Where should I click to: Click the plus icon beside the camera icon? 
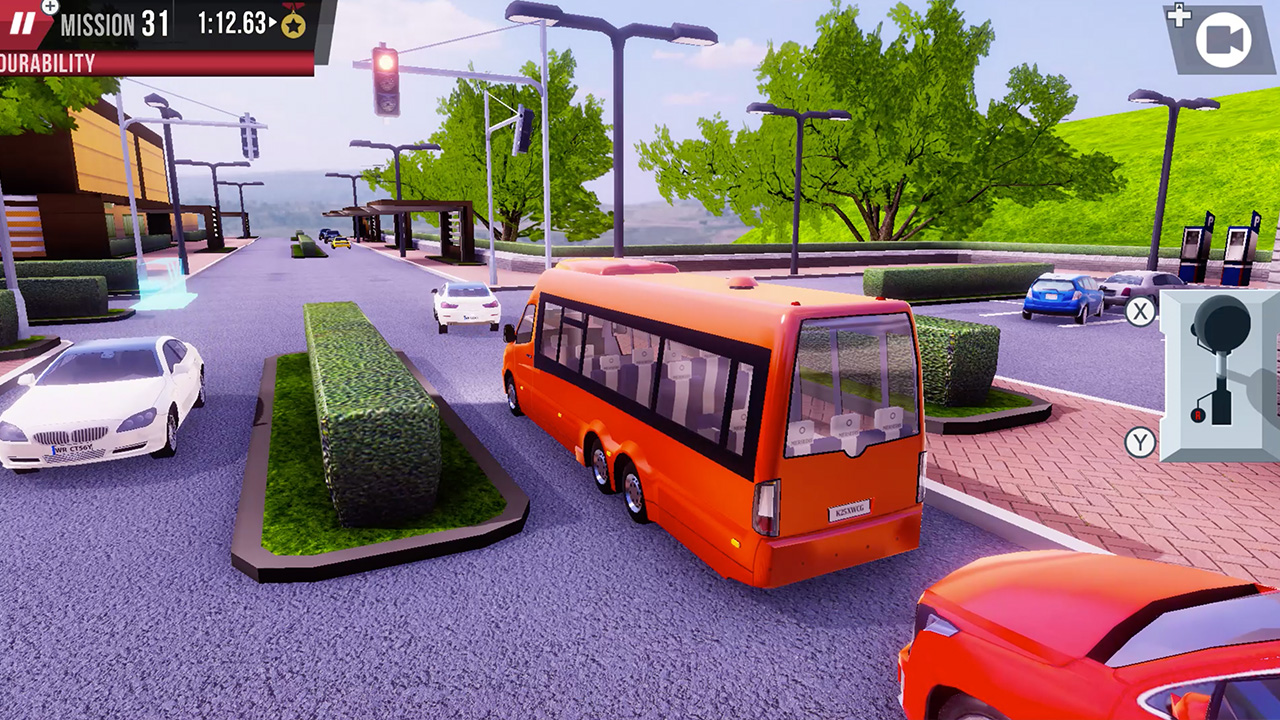tap(1179, 15)
